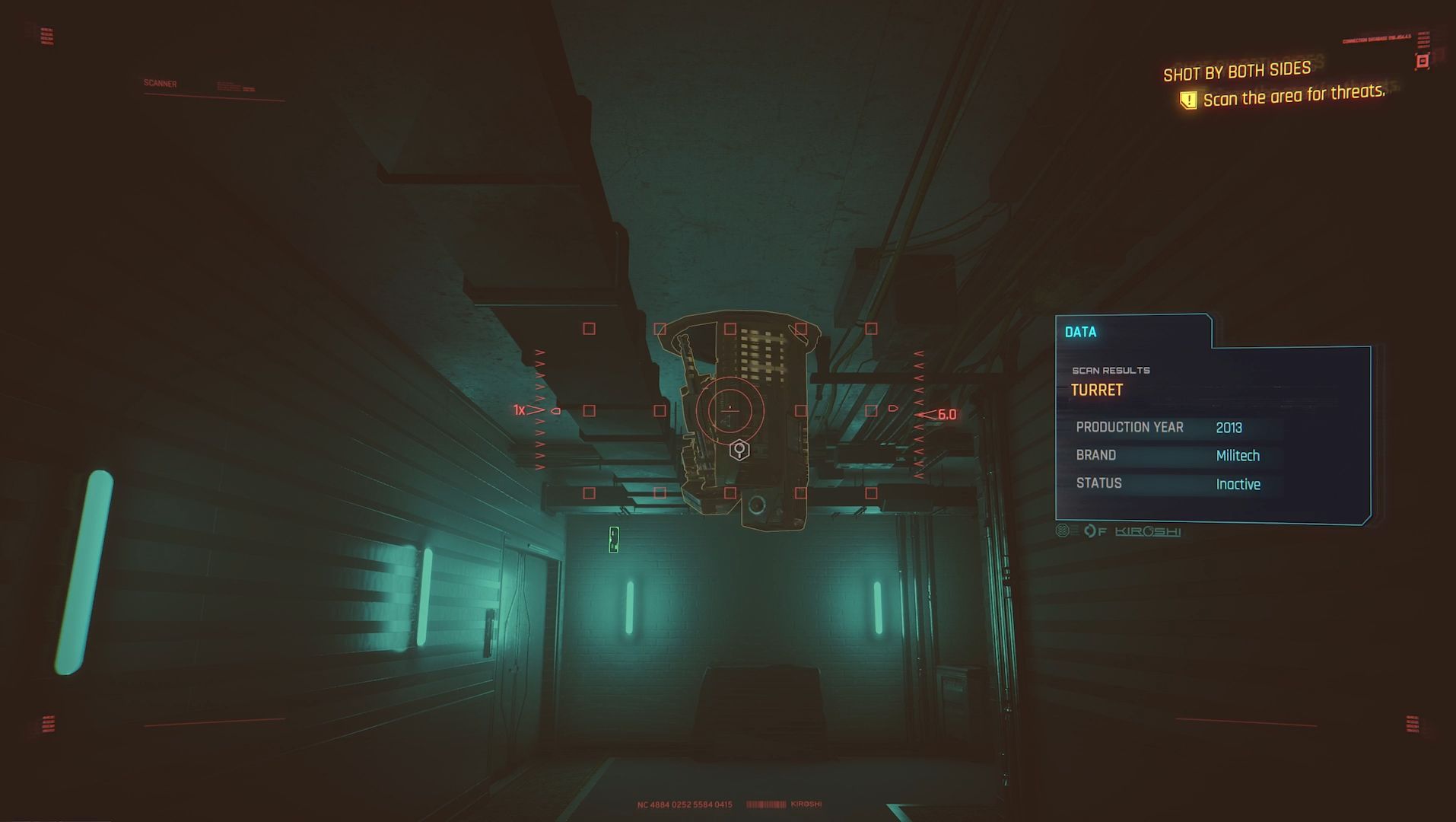This screenshot has width=1456, height=822.
Task: Click the TURRET scan result entry
Action: (1097, 390)
